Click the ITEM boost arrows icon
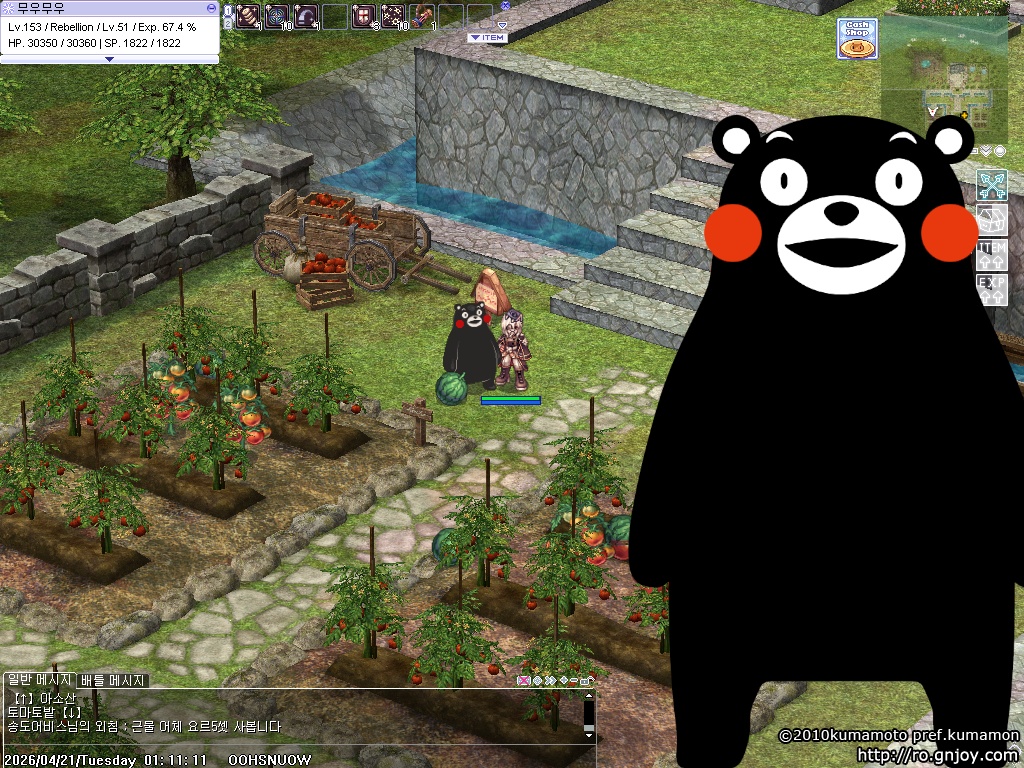The height and width of the screenshot is (768, 1024). tap(991, 254)
